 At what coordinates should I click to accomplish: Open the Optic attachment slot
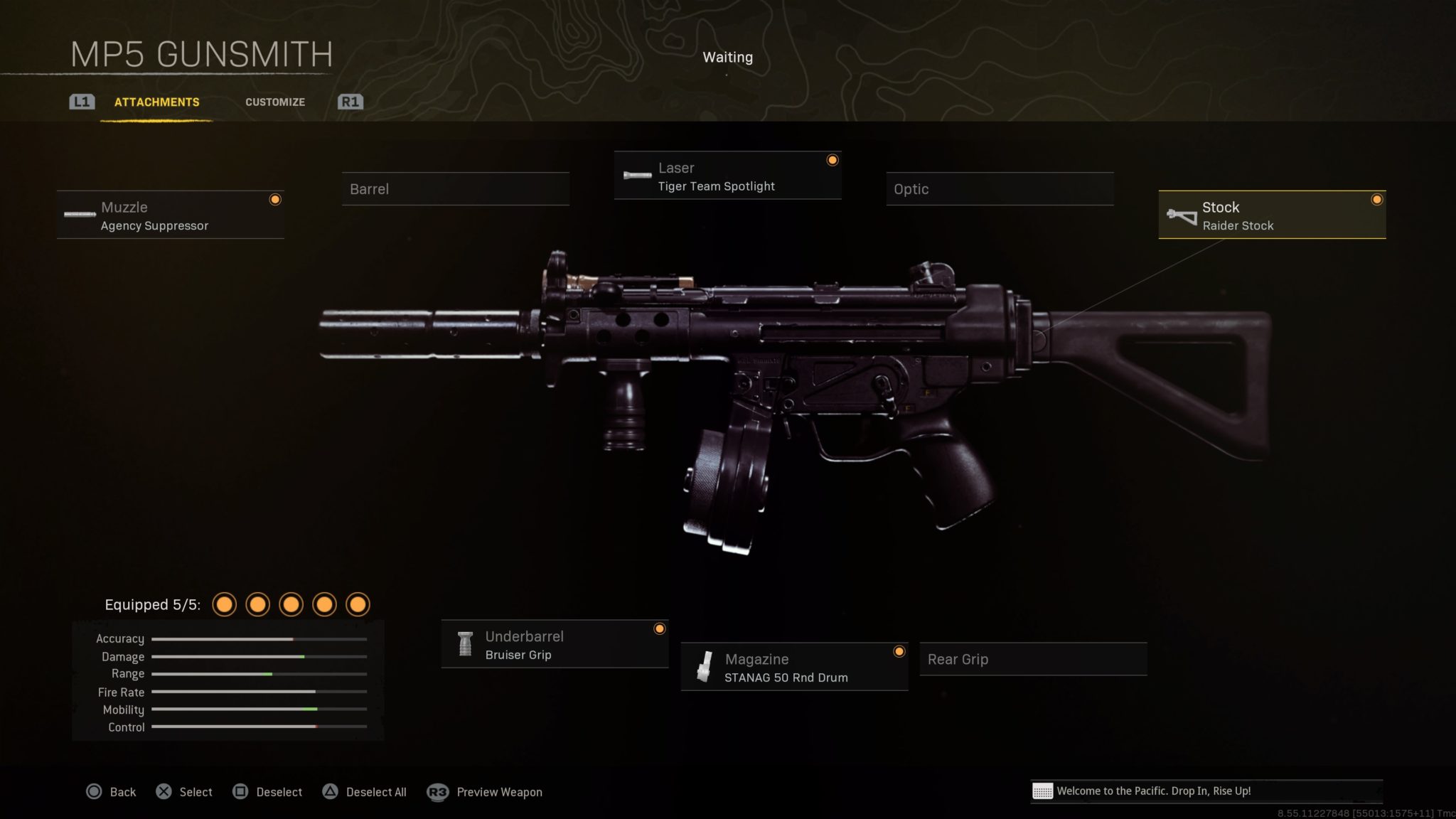pos(1000,189)
